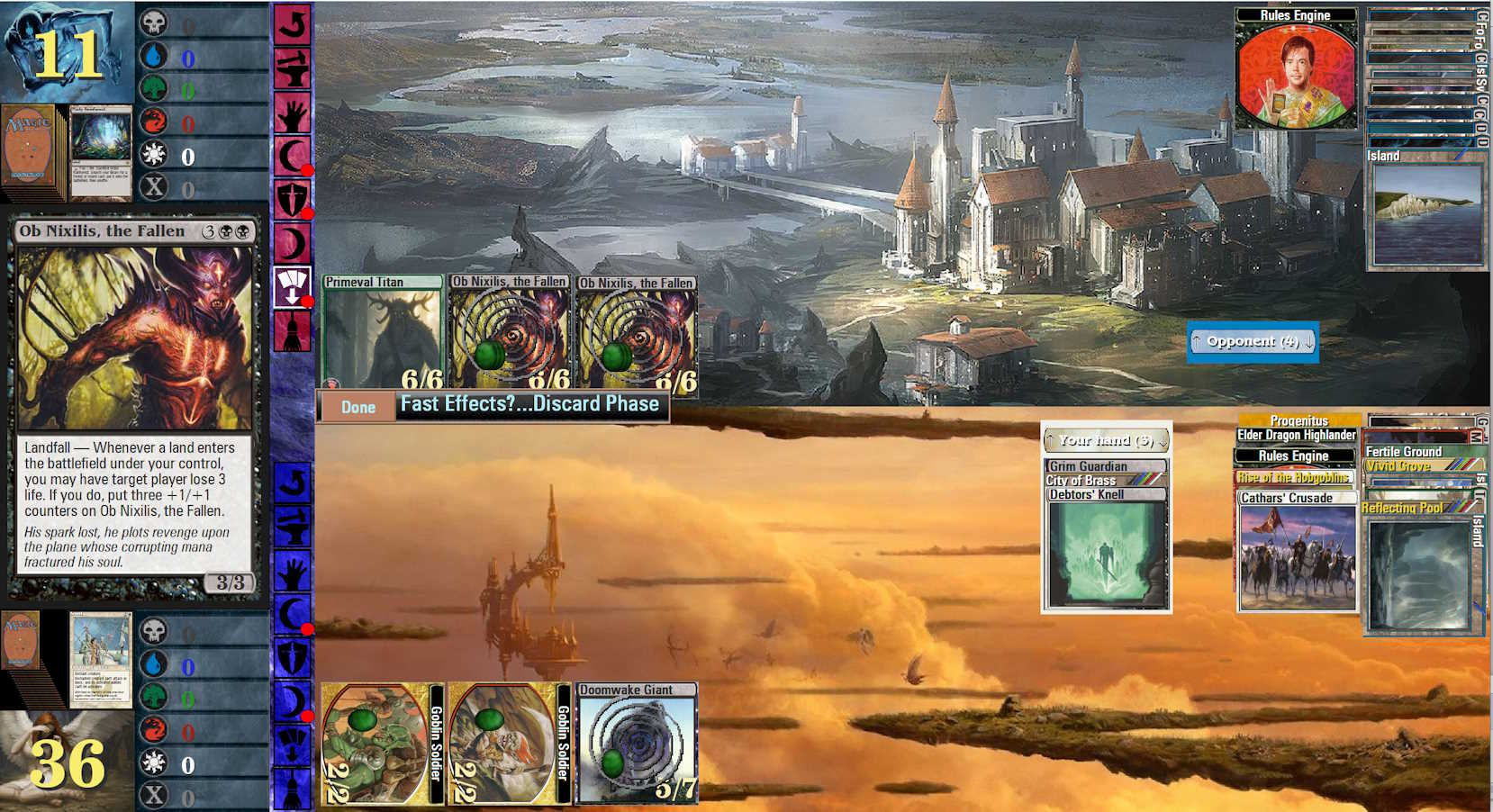The height and width of the screenshot is (812, 1493).
Task: Select the opponent's Island land
Action: click(x=1425, y=210)
